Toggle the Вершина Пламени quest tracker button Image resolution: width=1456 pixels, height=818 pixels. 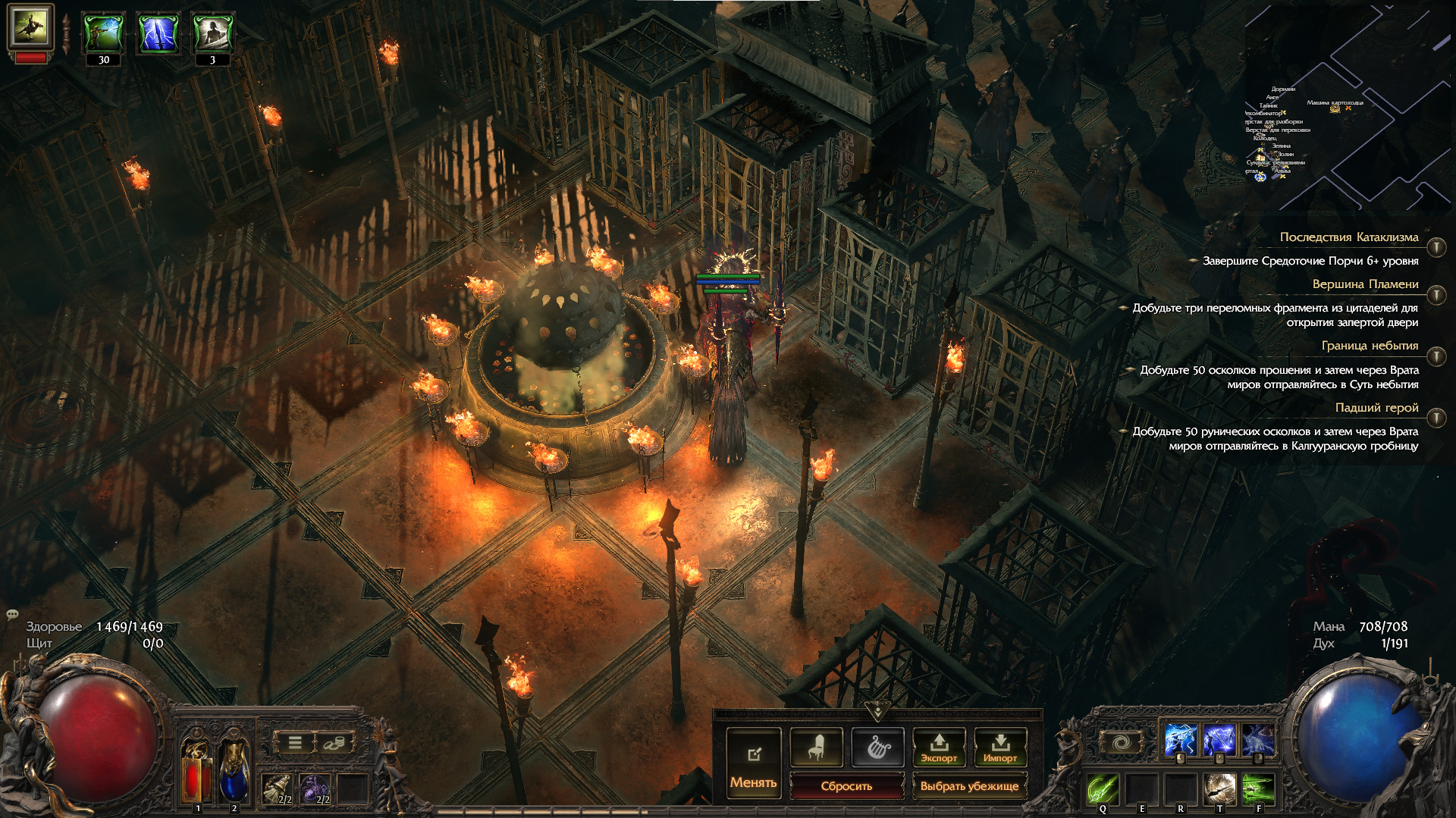click(x=1436, y=295)
